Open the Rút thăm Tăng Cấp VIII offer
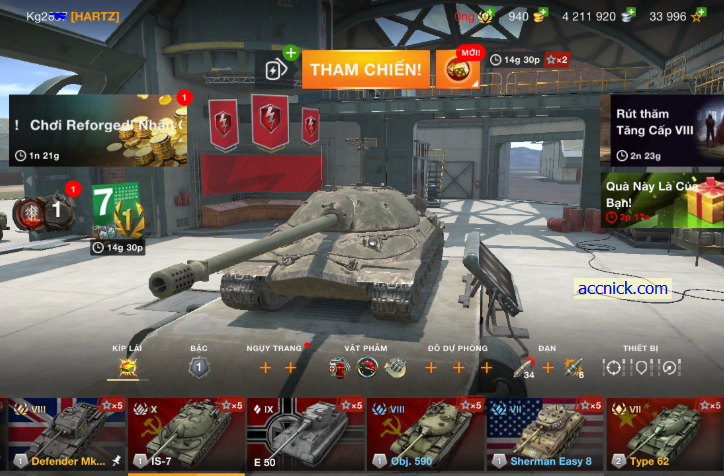The image size is (724, 476). 666,130
